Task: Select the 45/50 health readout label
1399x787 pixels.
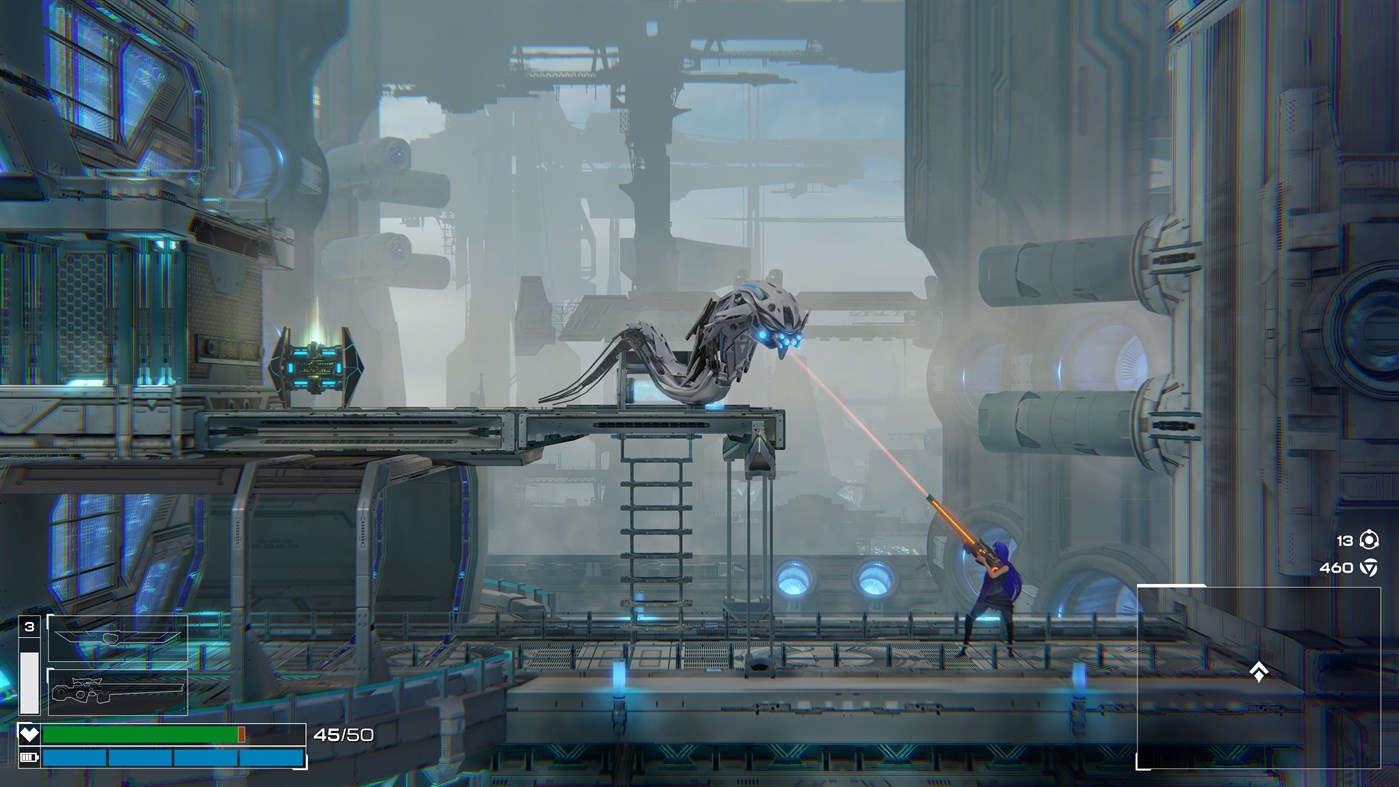Action: (344, 733)
